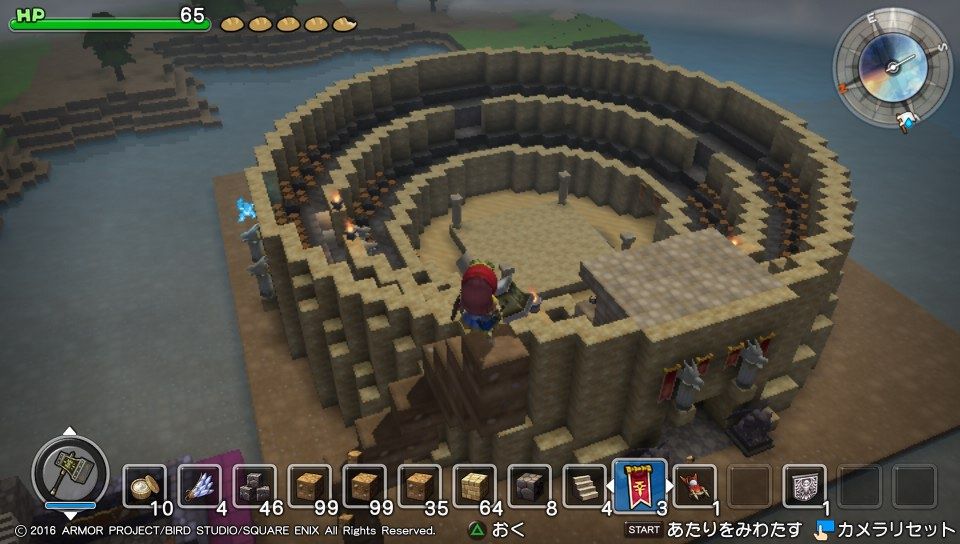Select the highlighted red banner slot
This screenshot has width=960, height=544.
[639, 485]
